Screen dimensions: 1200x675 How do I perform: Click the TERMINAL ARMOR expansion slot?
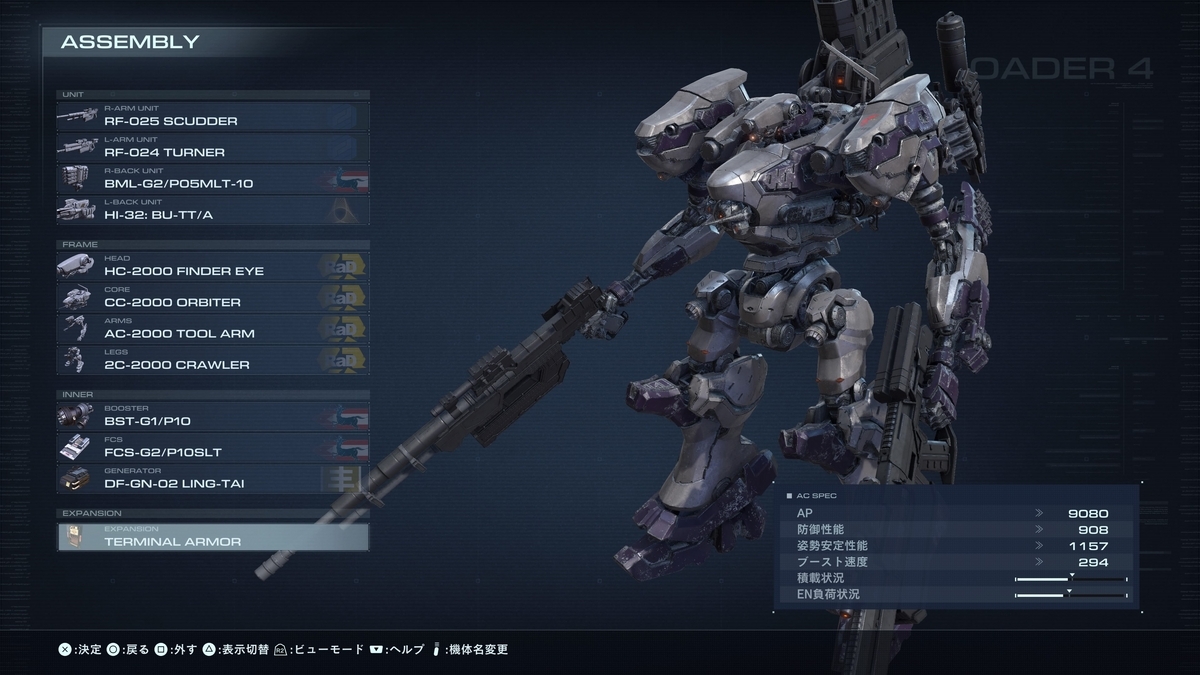(212, 537)
